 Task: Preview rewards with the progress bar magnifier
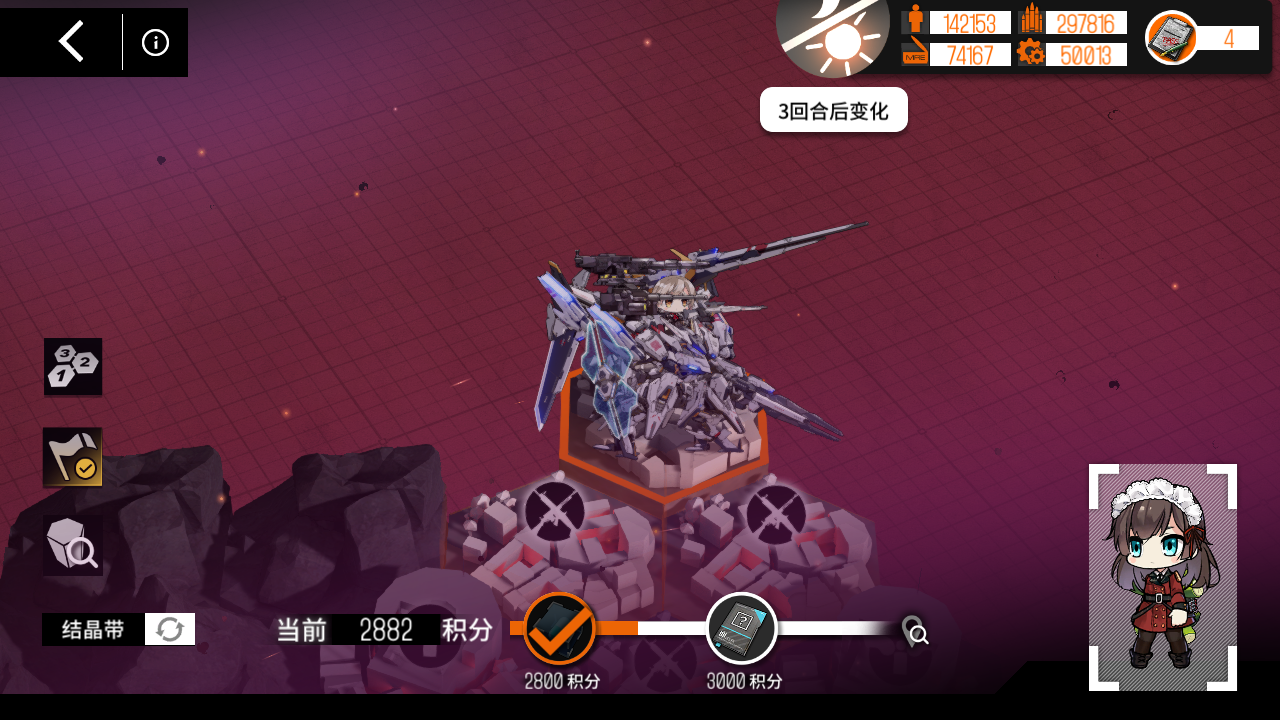pos(915,633)
